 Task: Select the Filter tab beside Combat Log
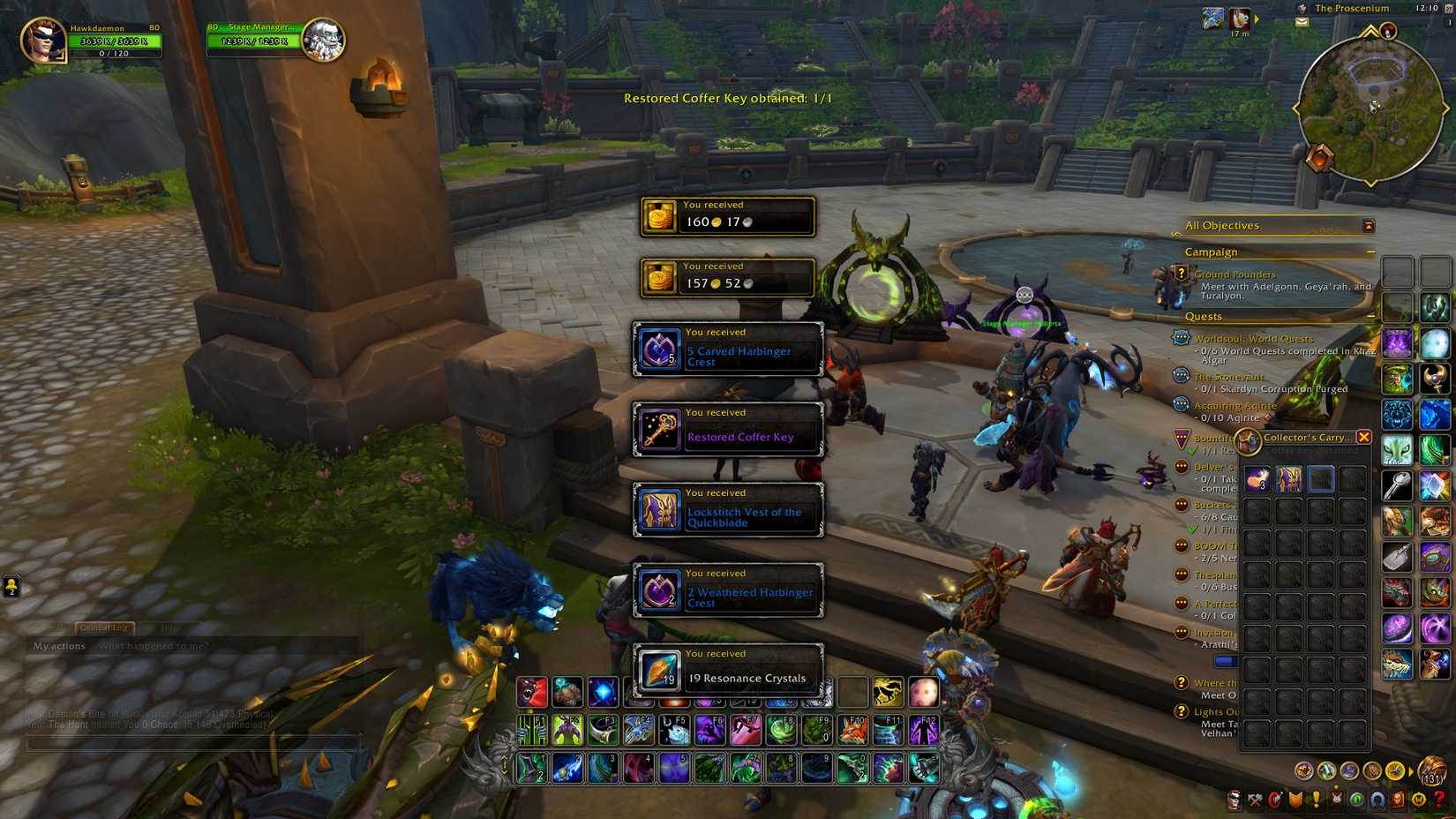(x=170, y=628)
